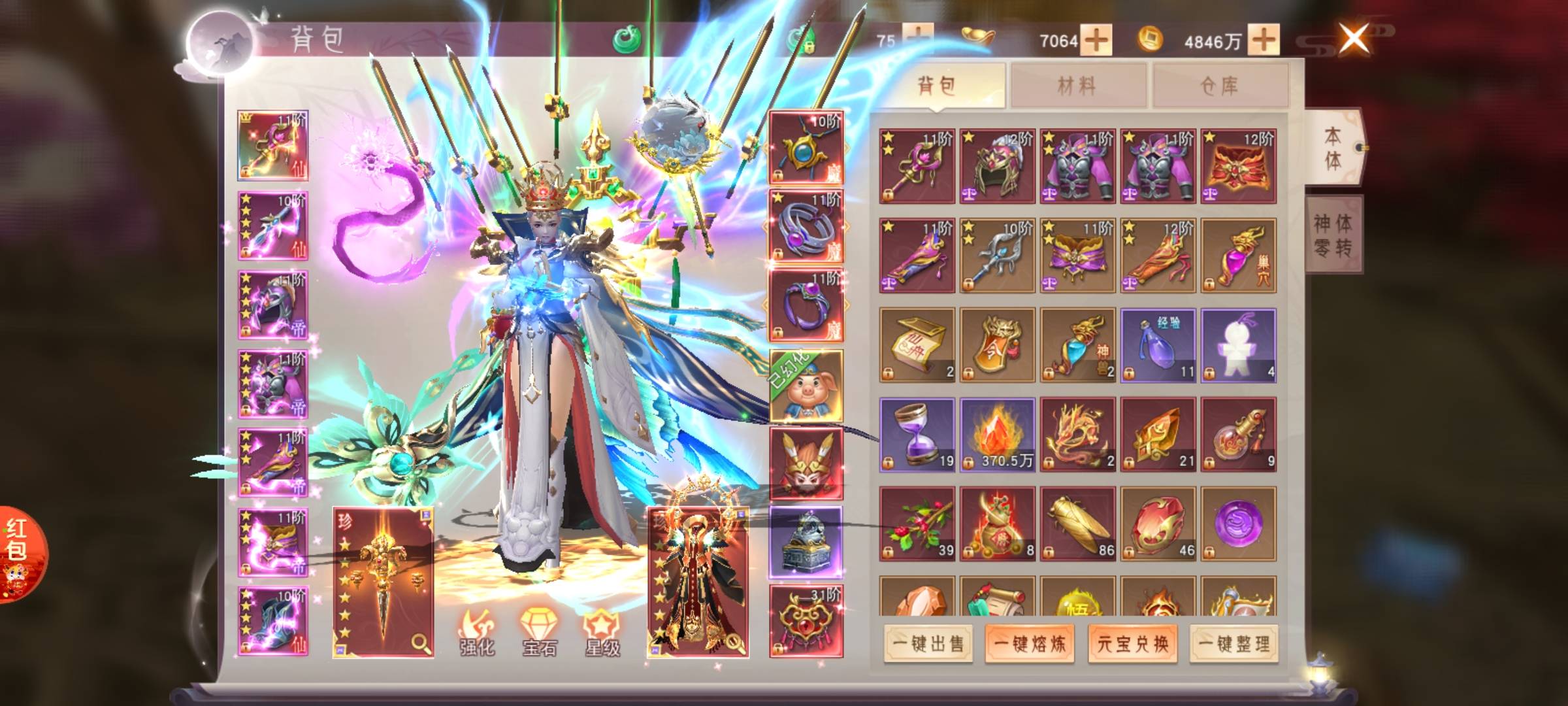1568x706 pixels.
Task: Select the 经验 experience potion slot
Action: click(x=1158, y=345)
